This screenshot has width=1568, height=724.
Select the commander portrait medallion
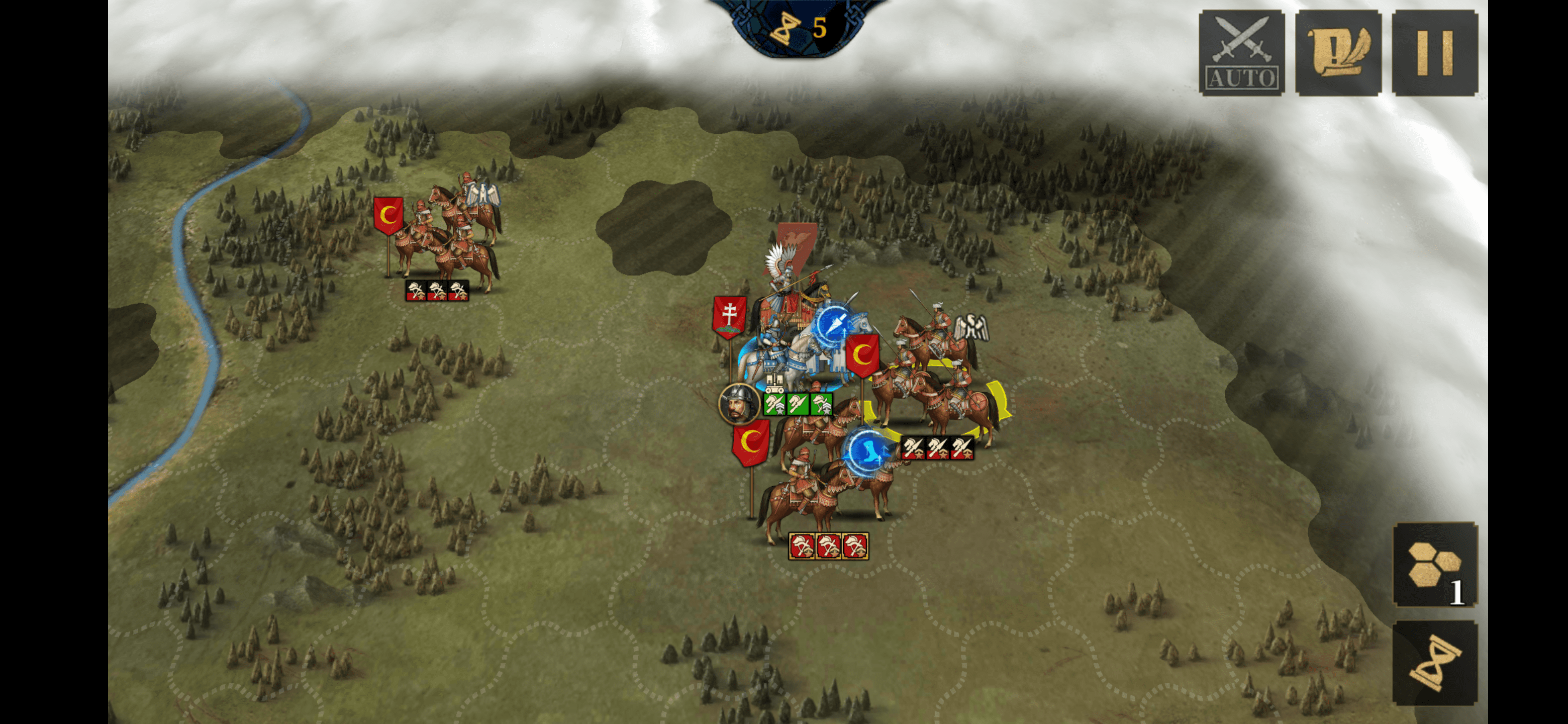coord(738,403)
